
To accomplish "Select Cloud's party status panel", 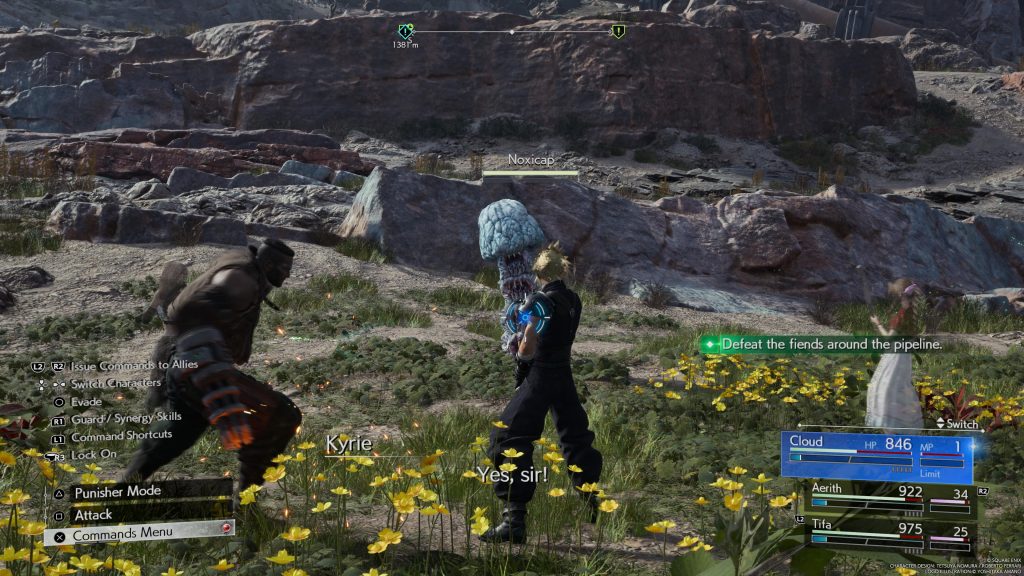I will tap(877, 456).
